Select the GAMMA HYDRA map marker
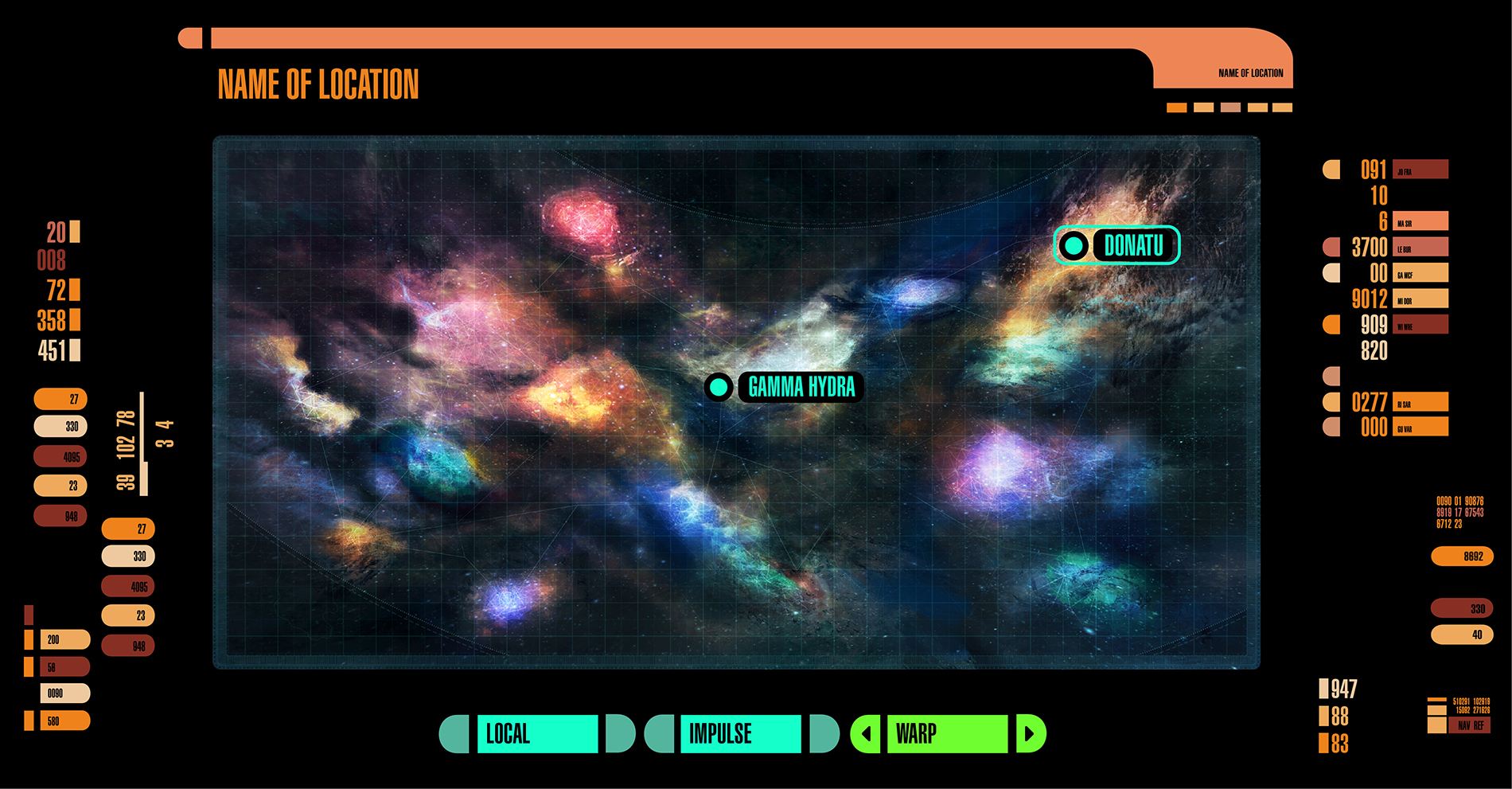Screen dimensions: 1512x789 point(785,387)
